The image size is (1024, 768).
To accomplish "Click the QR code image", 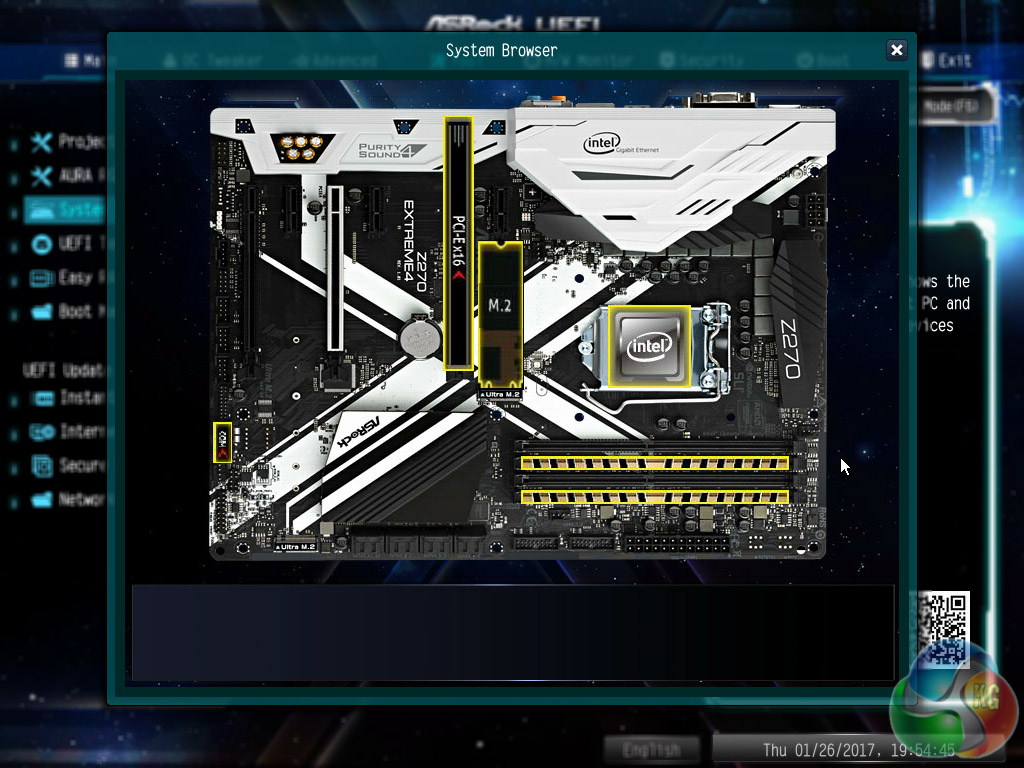I will pyautogui.click(x=943, y=627).
